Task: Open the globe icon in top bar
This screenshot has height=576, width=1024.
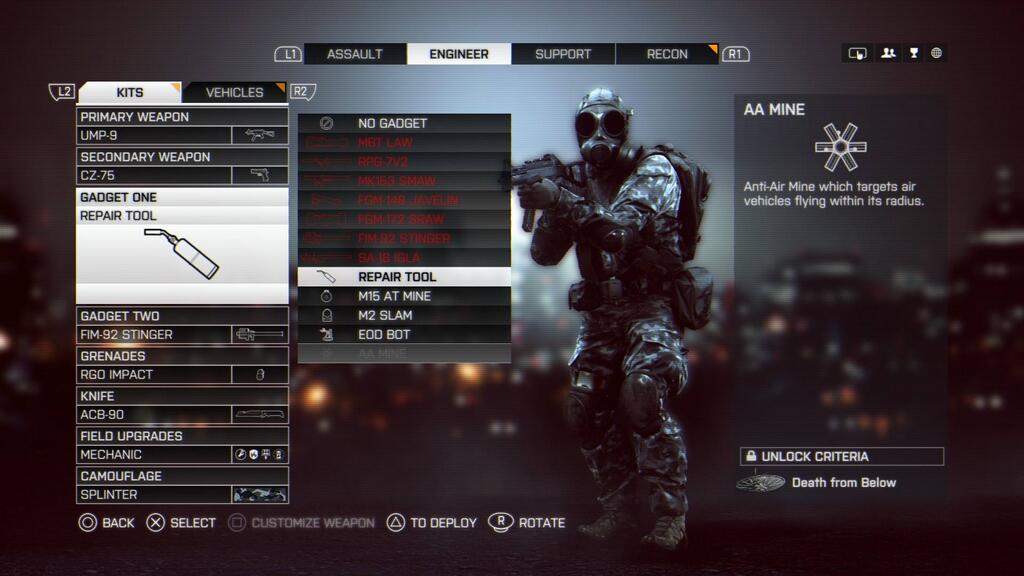Action: [x=936, y=54]
